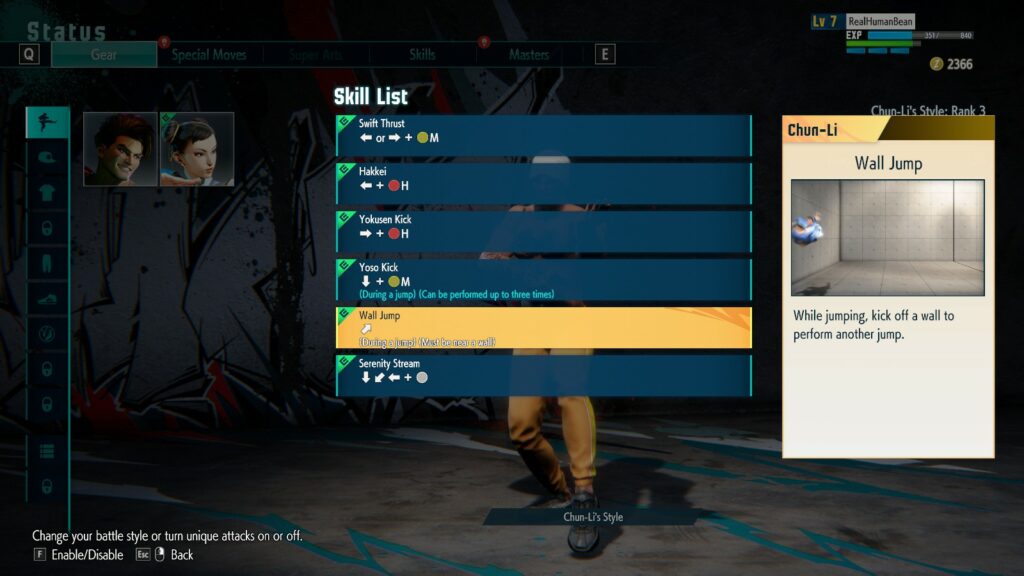Select the cap headgear category icon

coord(47,158)
